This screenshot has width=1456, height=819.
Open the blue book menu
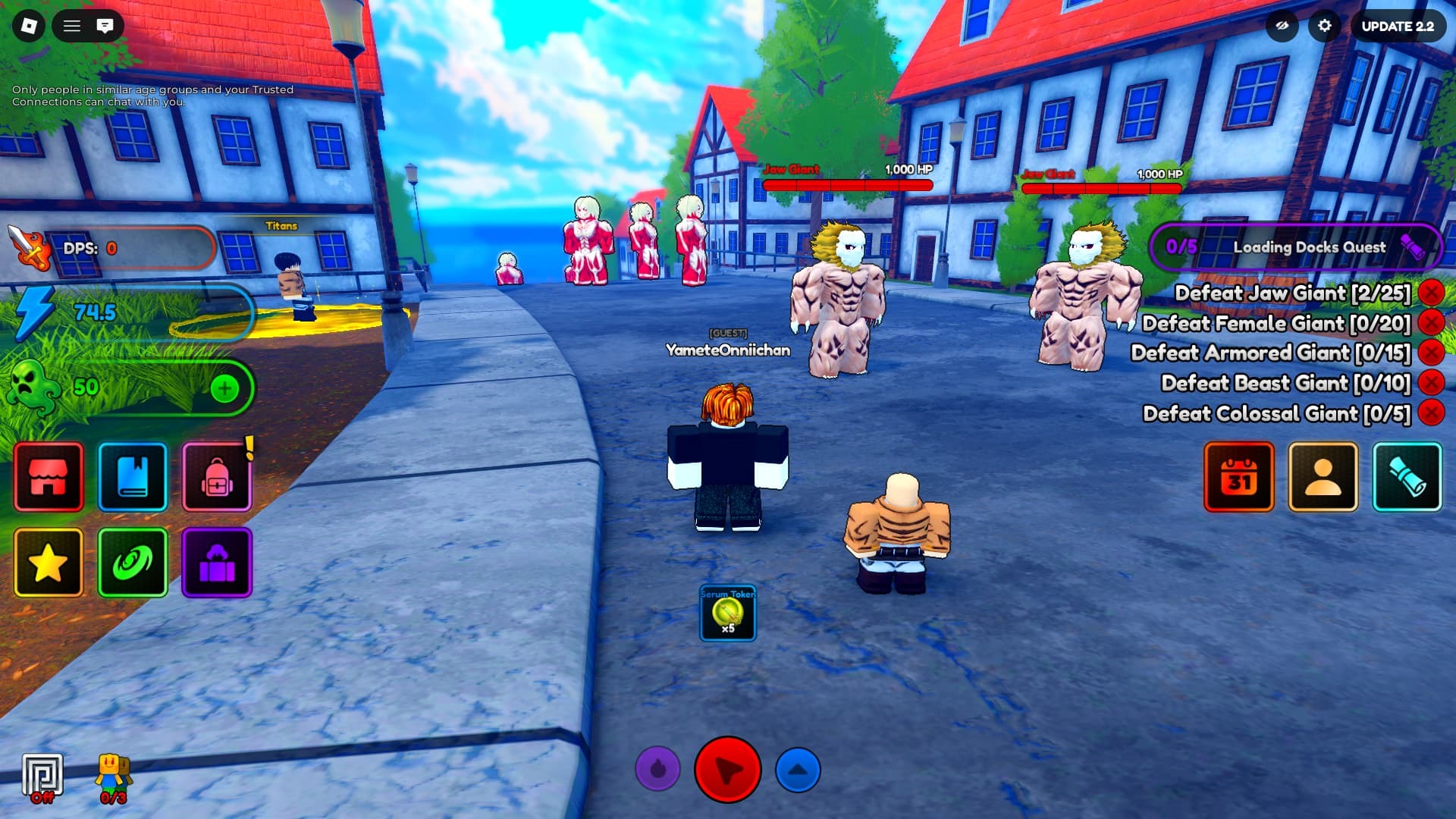[133, 477]
